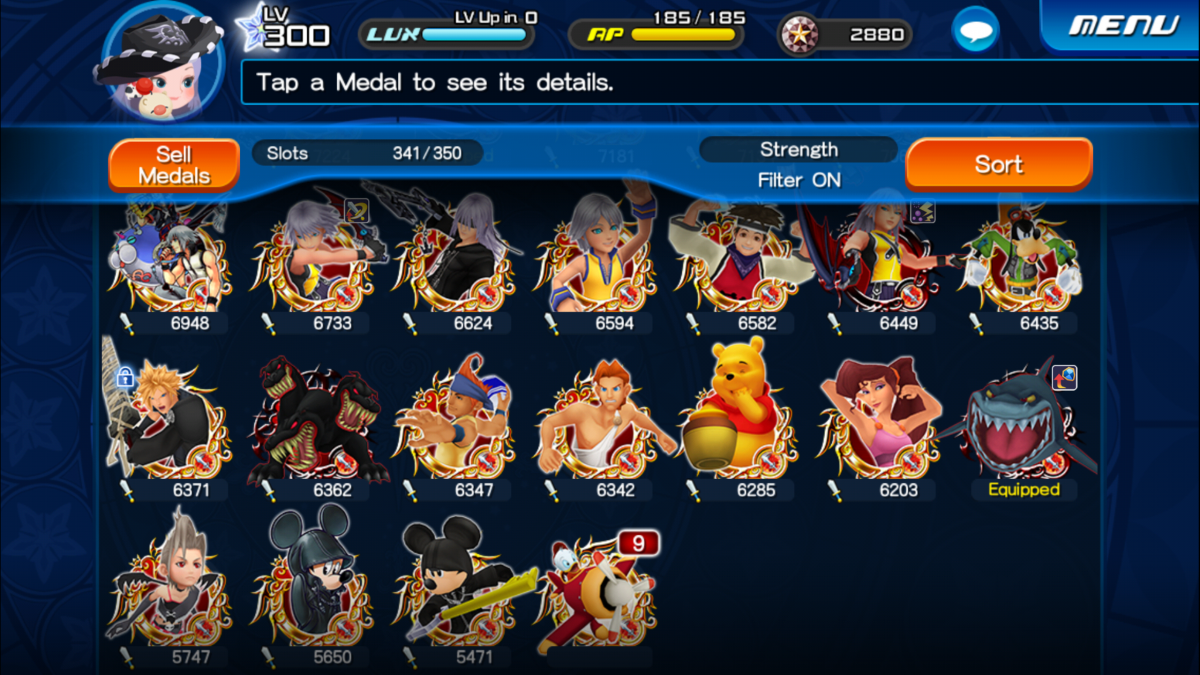The height and width of the screenshot is (675, 1200).
Task: Open the chat speech bubble
Action: 974,31
